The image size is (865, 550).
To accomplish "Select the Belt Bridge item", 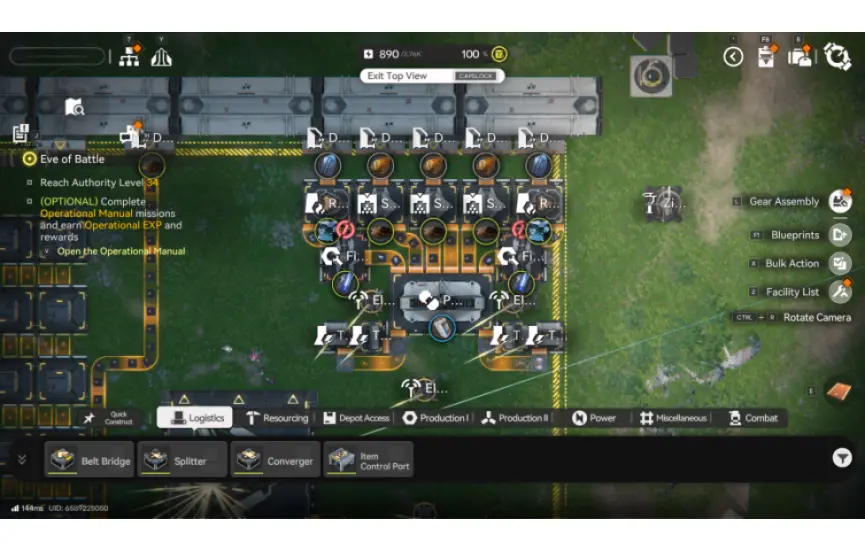I will 89,460.
